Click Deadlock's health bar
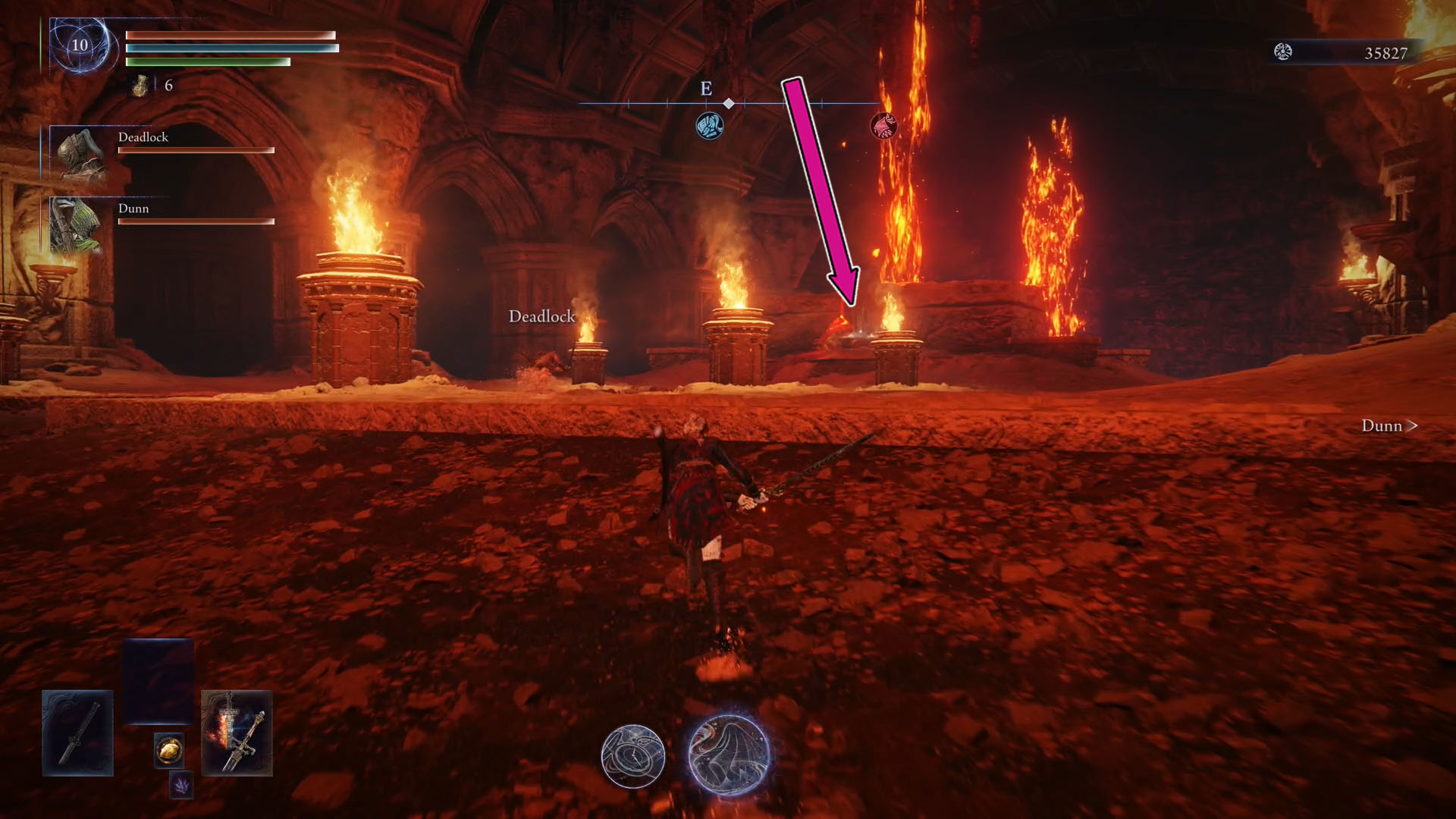1456x819 pixels. [195, 149]
